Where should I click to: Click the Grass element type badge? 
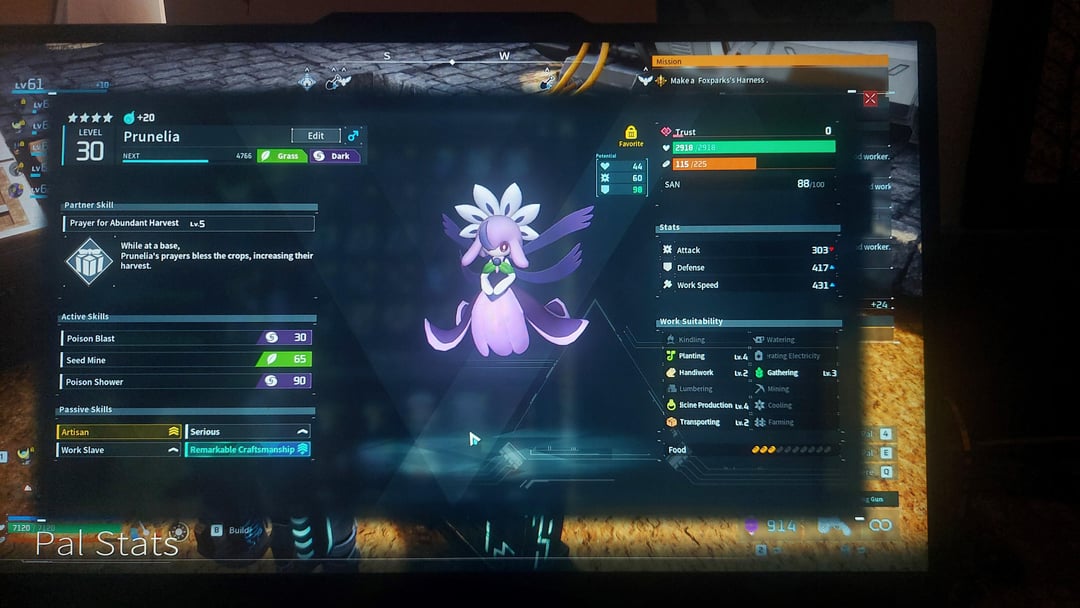pyautogui.click(x=282, y=156)
